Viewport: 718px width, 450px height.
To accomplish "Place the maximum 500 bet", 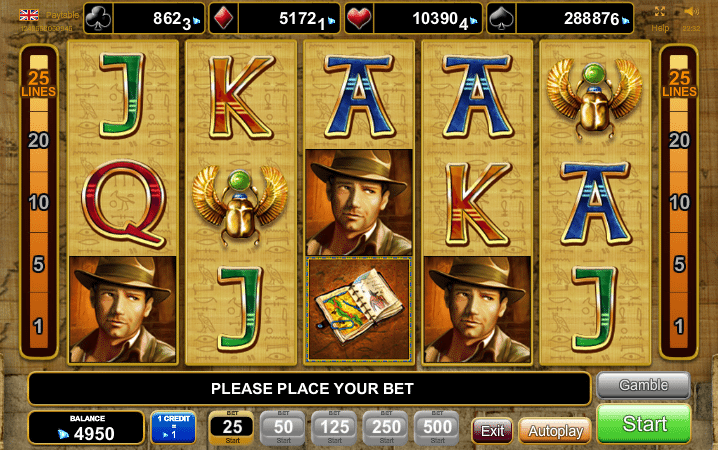I will [x=436, y=428].
